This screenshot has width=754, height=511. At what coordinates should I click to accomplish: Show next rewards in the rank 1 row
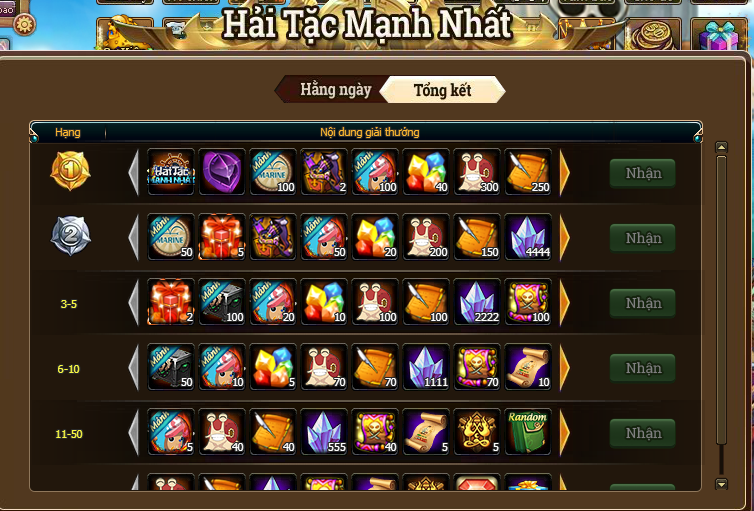(565, 173)
